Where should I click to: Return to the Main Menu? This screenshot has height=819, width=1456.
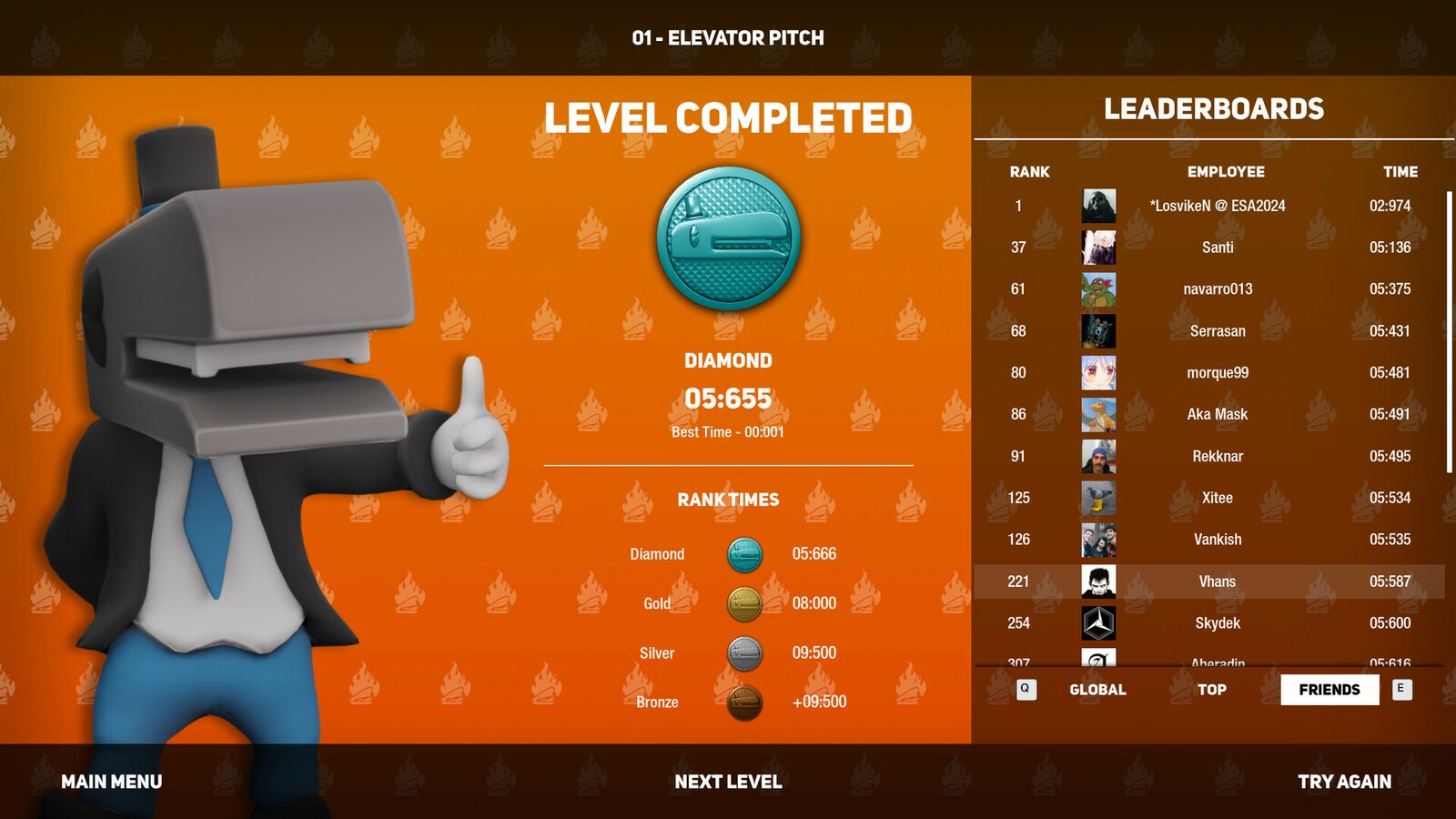[x=111, y=782]
